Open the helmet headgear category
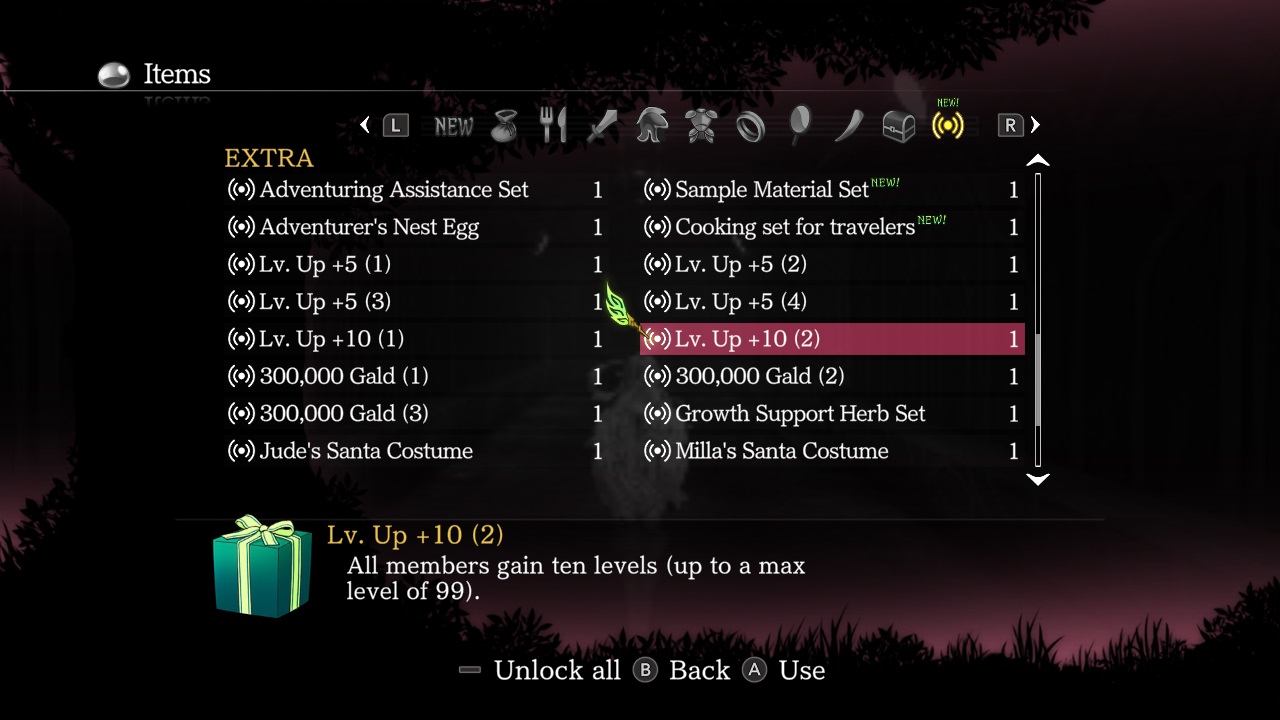1280x720 pixels. (x=651, y=124)
